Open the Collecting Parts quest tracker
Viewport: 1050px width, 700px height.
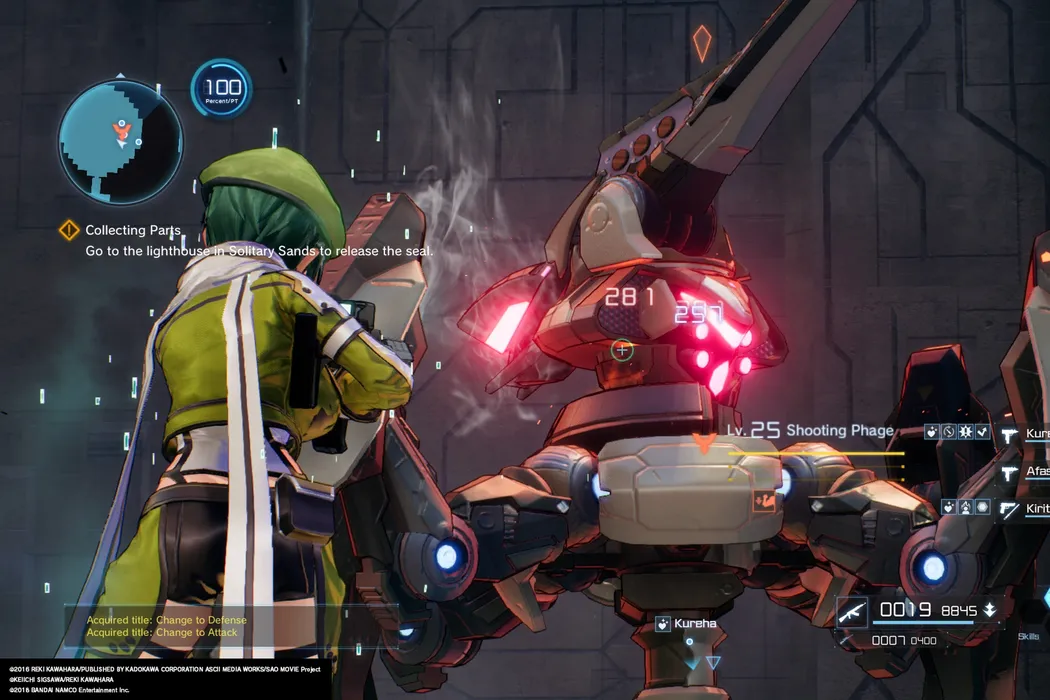pyautogui.click(x=69, y=230)
